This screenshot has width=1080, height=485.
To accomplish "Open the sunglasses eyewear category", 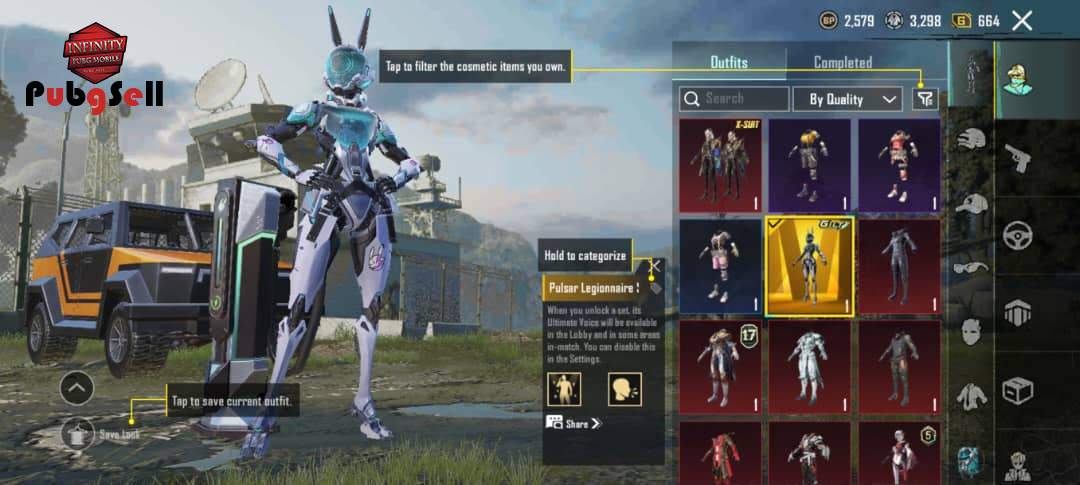I will [x=971, y=267].
